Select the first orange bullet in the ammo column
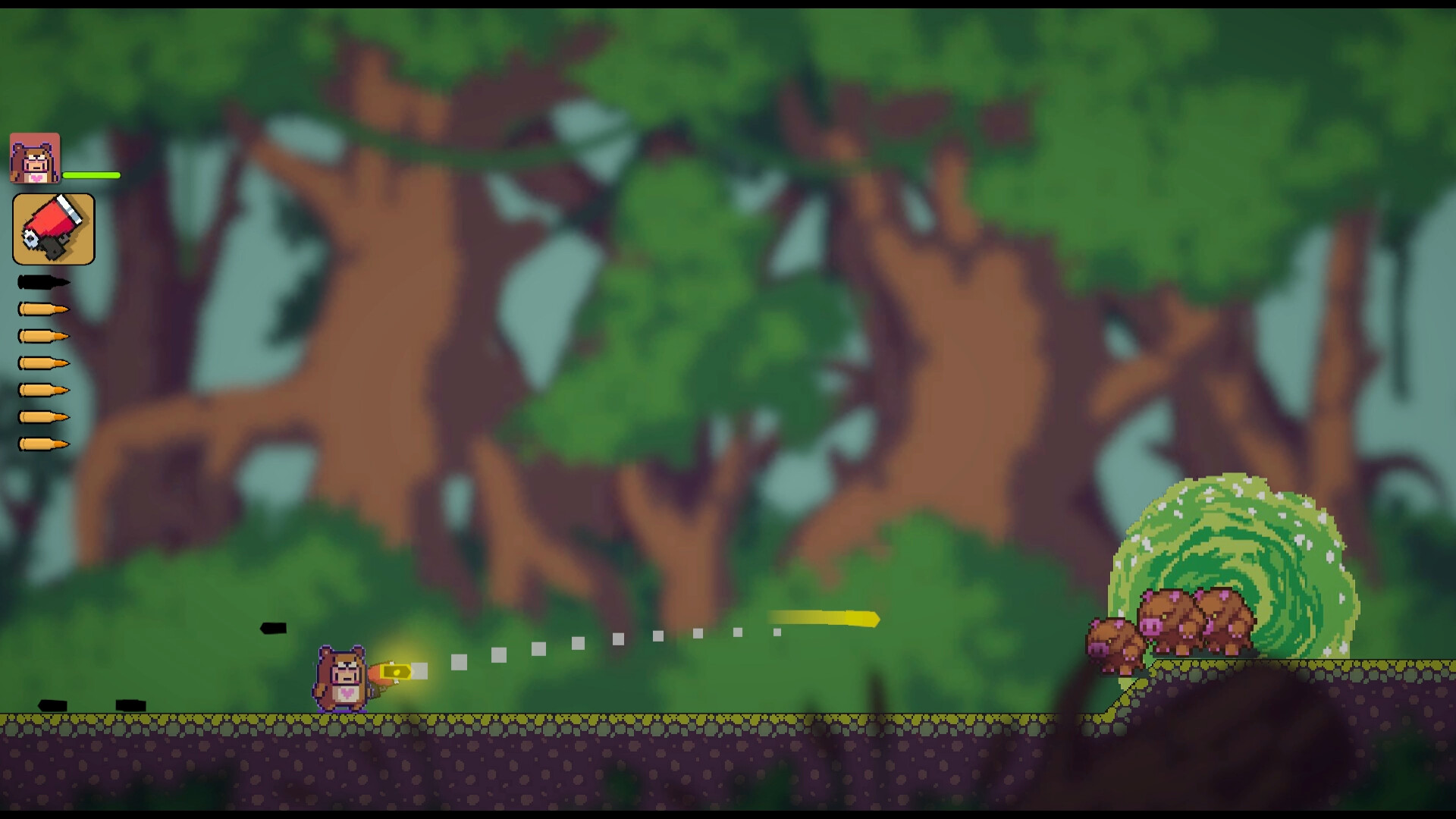Screen dimensions: 1456x819 (42, 309)
